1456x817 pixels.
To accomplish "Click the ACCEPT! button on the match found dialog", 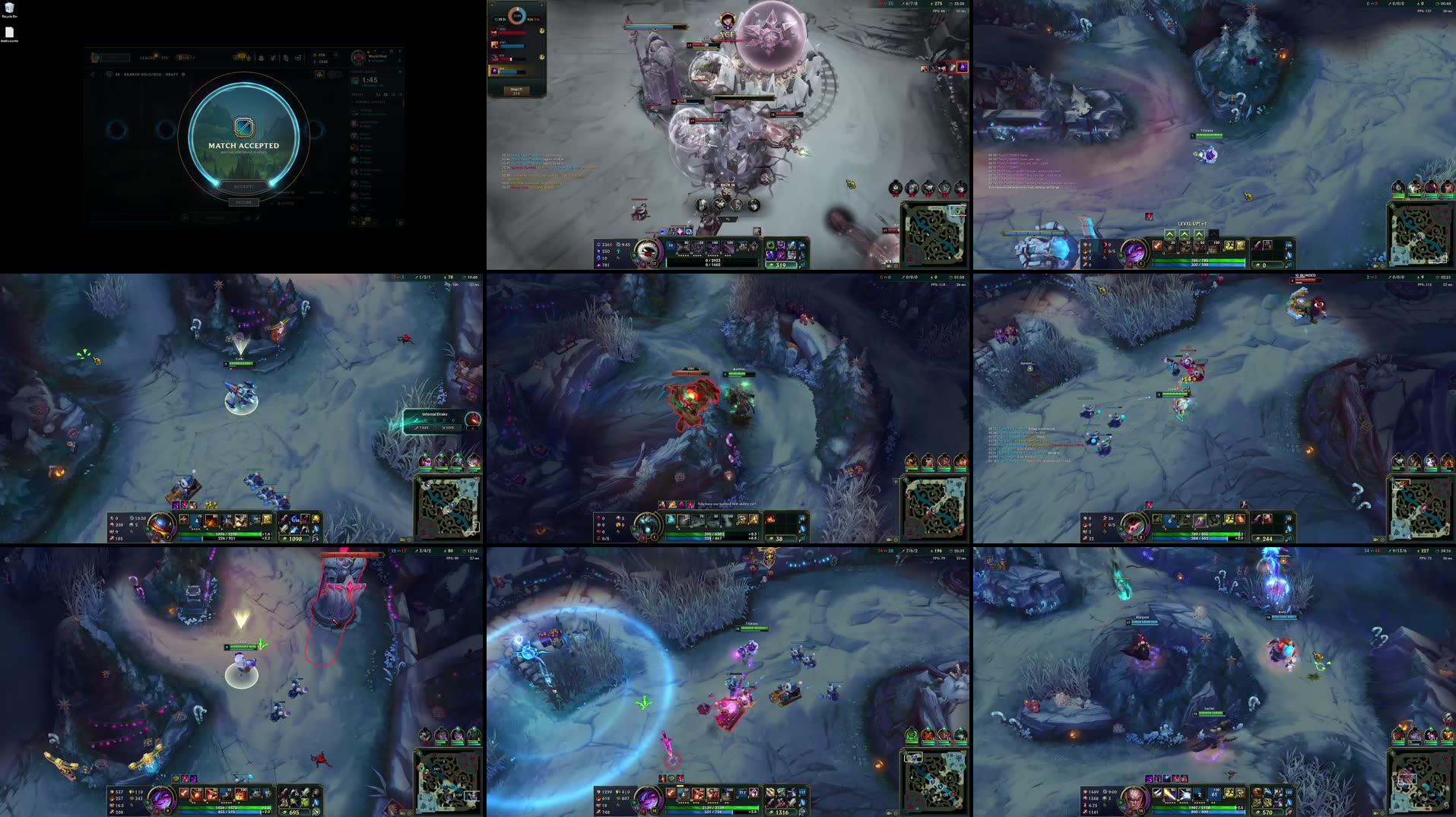I will pyautogui.click(x=243, y=186).
